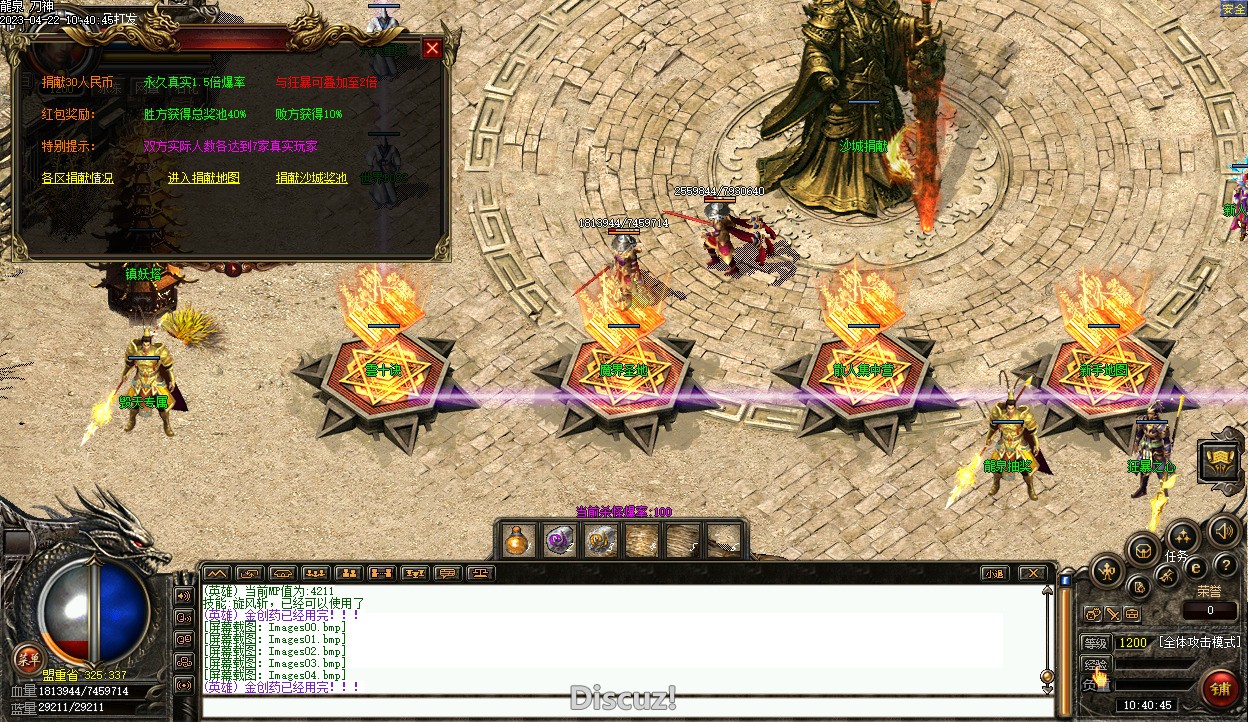Choose the 捐献沙城奖池 link
The width and height of the screenshot is (1248, 722).
pos(311,178)
